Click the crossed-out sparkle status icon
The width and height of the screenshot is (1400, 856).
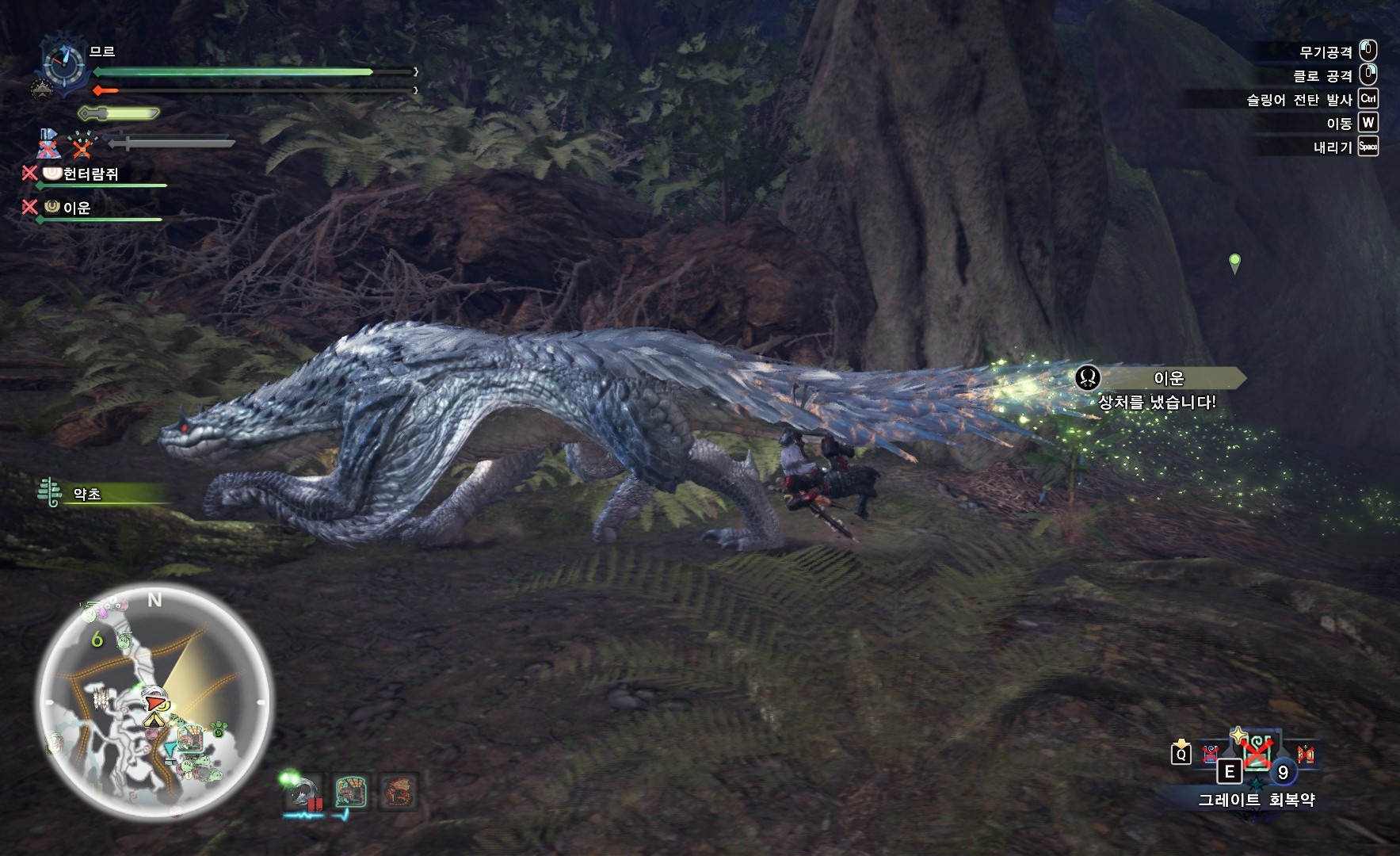(x=82, y=145)
